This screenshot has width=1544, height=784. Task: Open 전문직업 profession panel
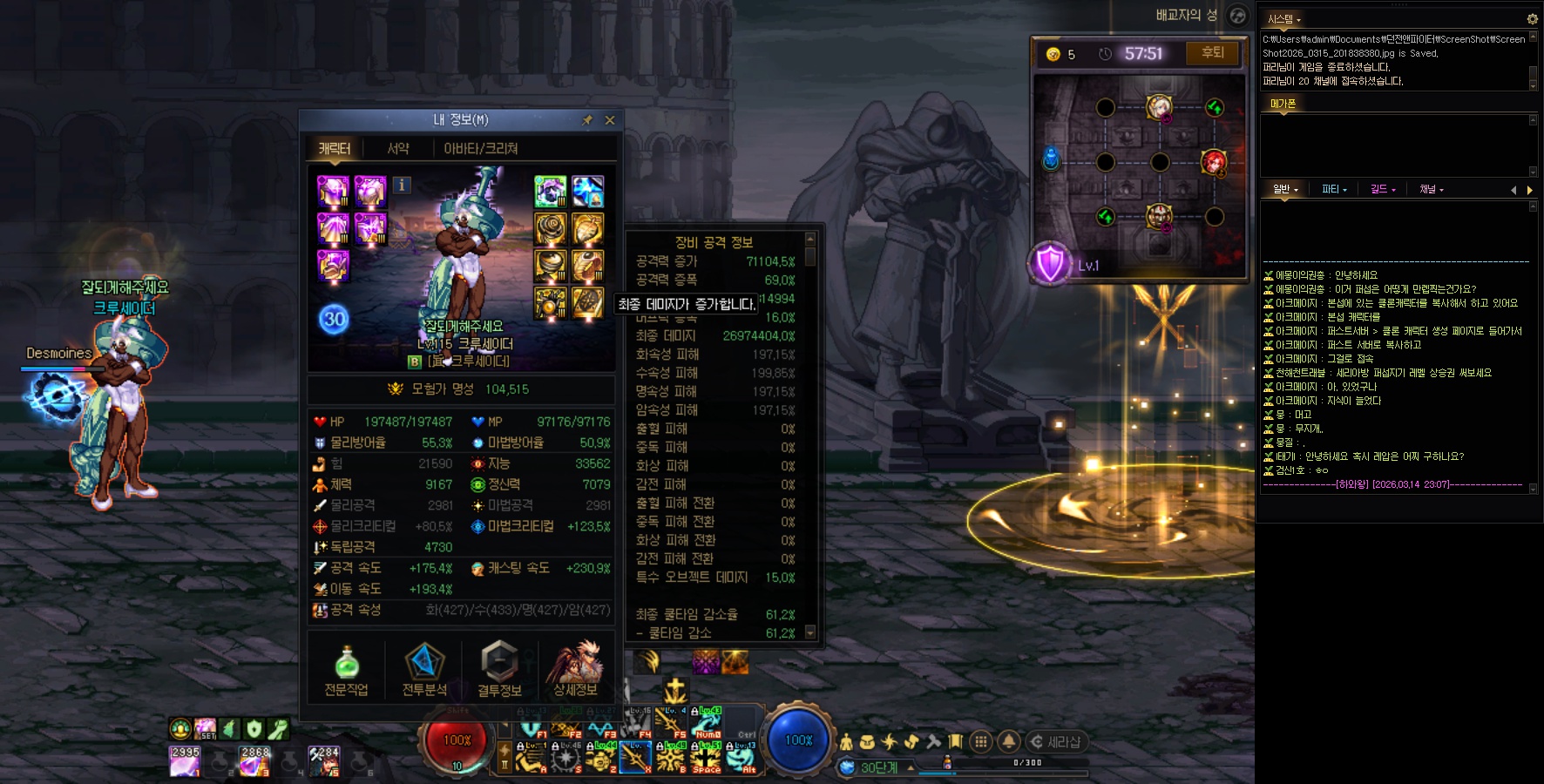tap(346, 669)
